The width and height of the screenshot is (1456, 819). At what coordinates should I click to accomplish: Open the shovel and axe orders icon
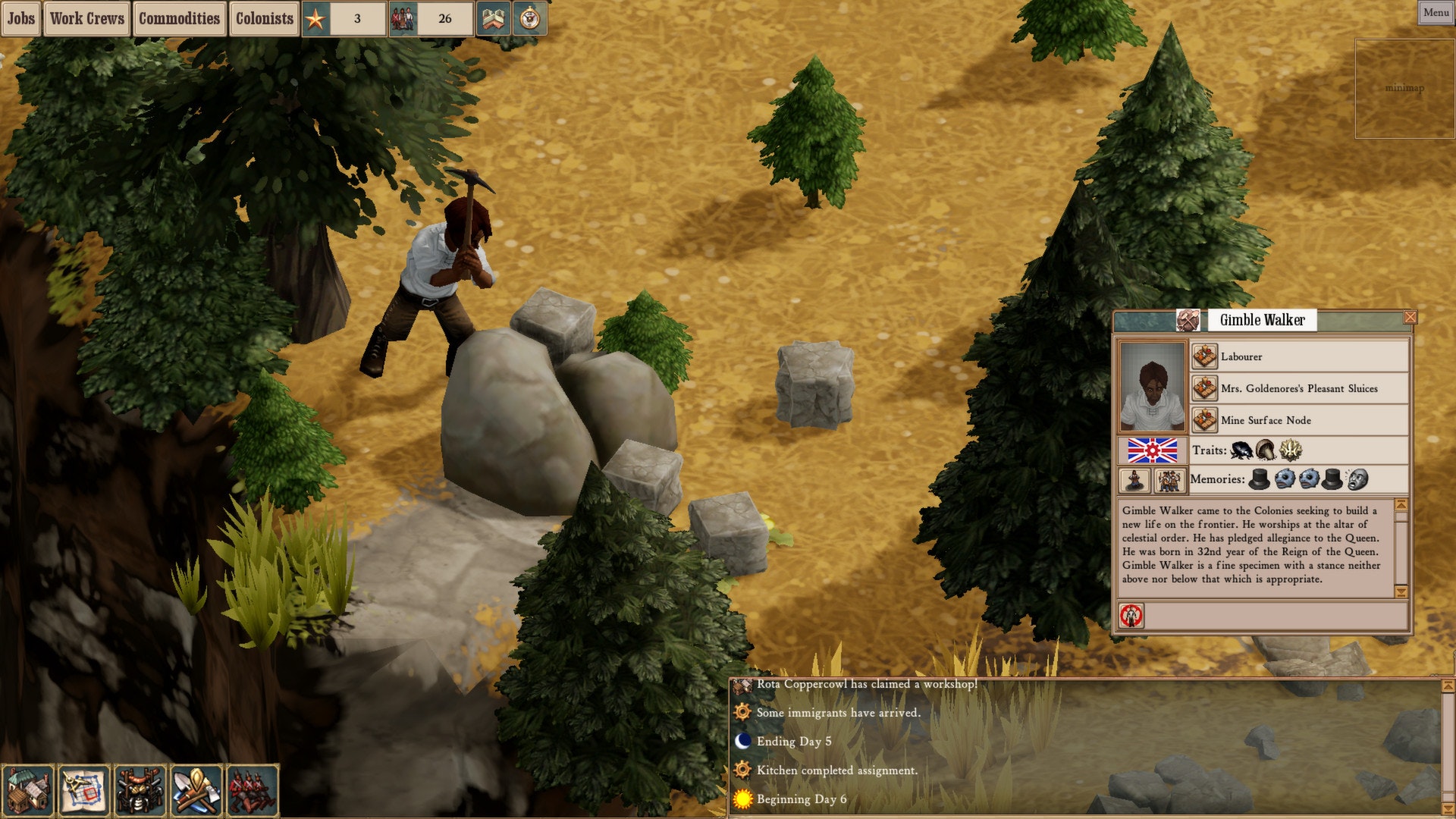tap(196, 790)
